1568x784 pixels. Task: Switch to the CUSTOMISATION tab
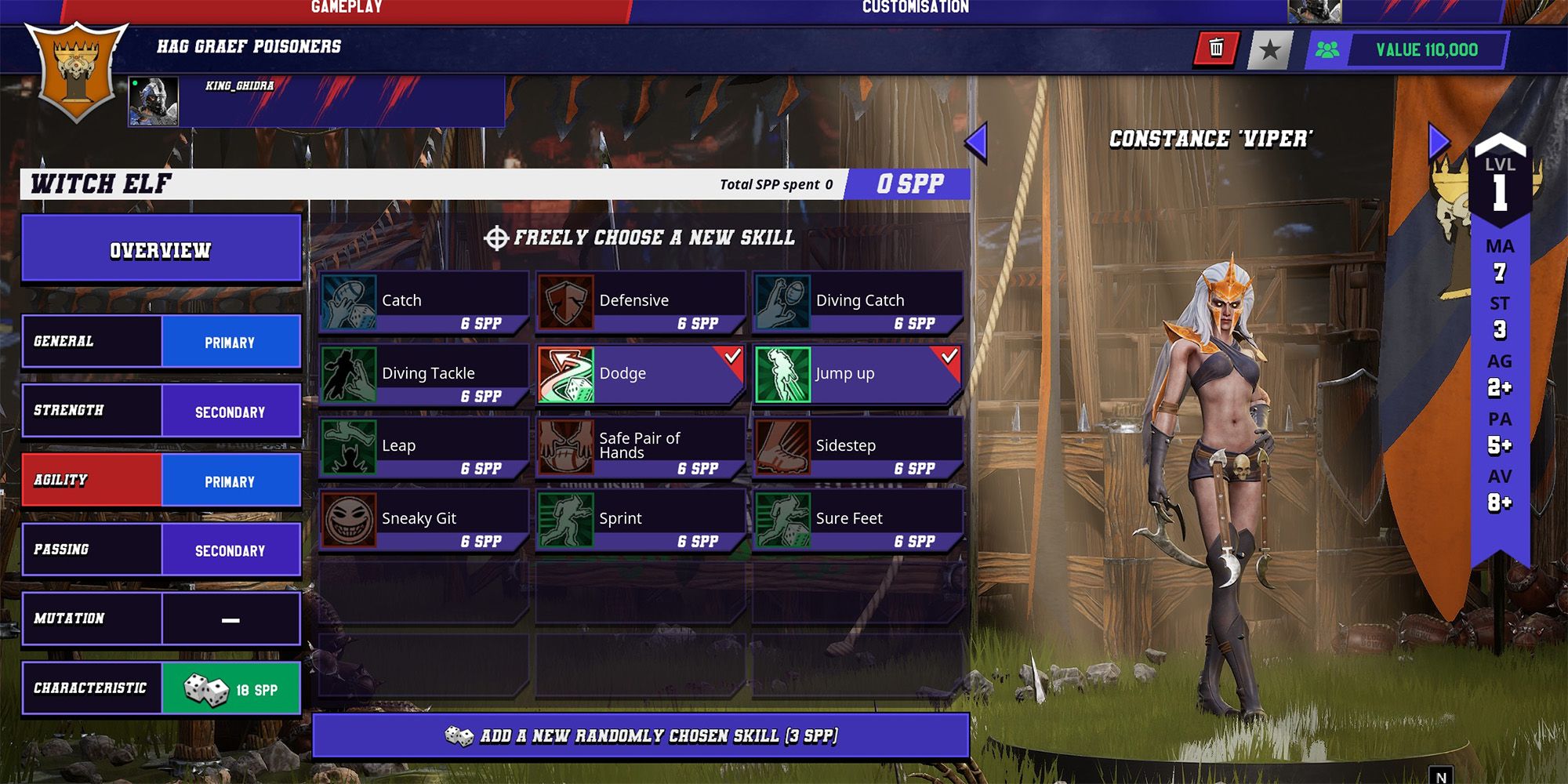[914, 9]
